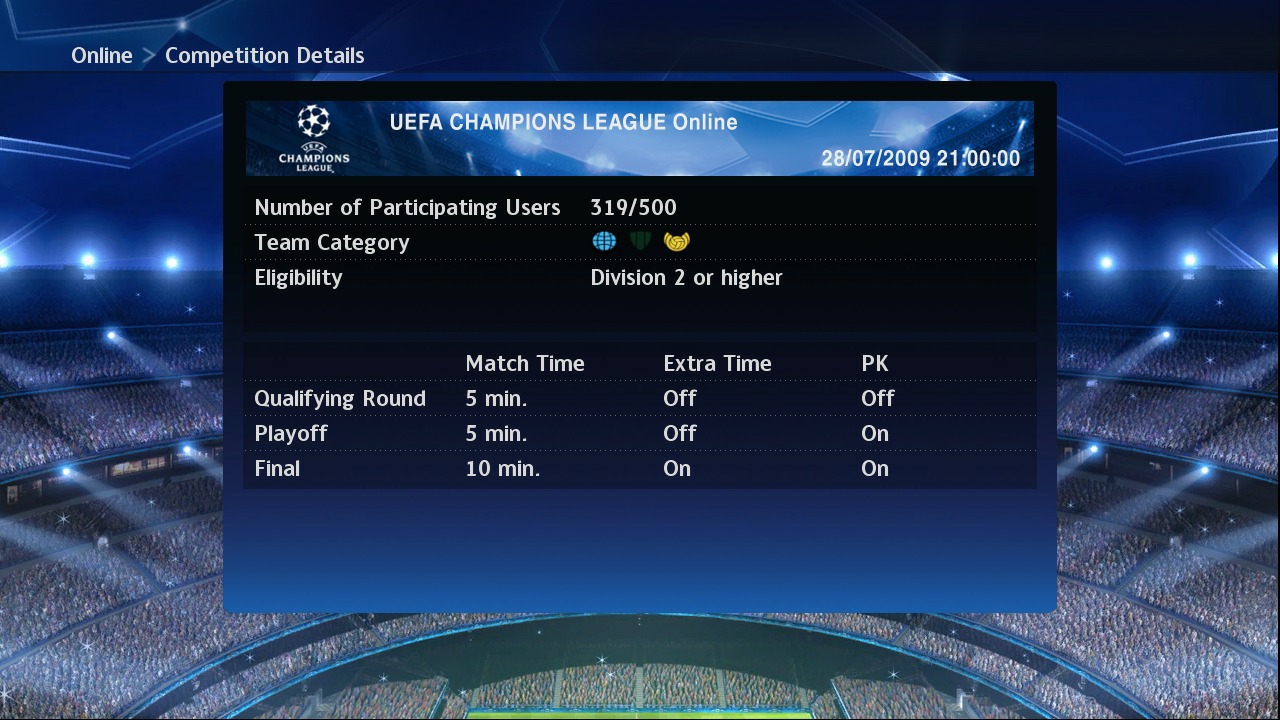Expand the Qualifying Round settings row
Screen dimensions: 1280x720
click(339, 398)
